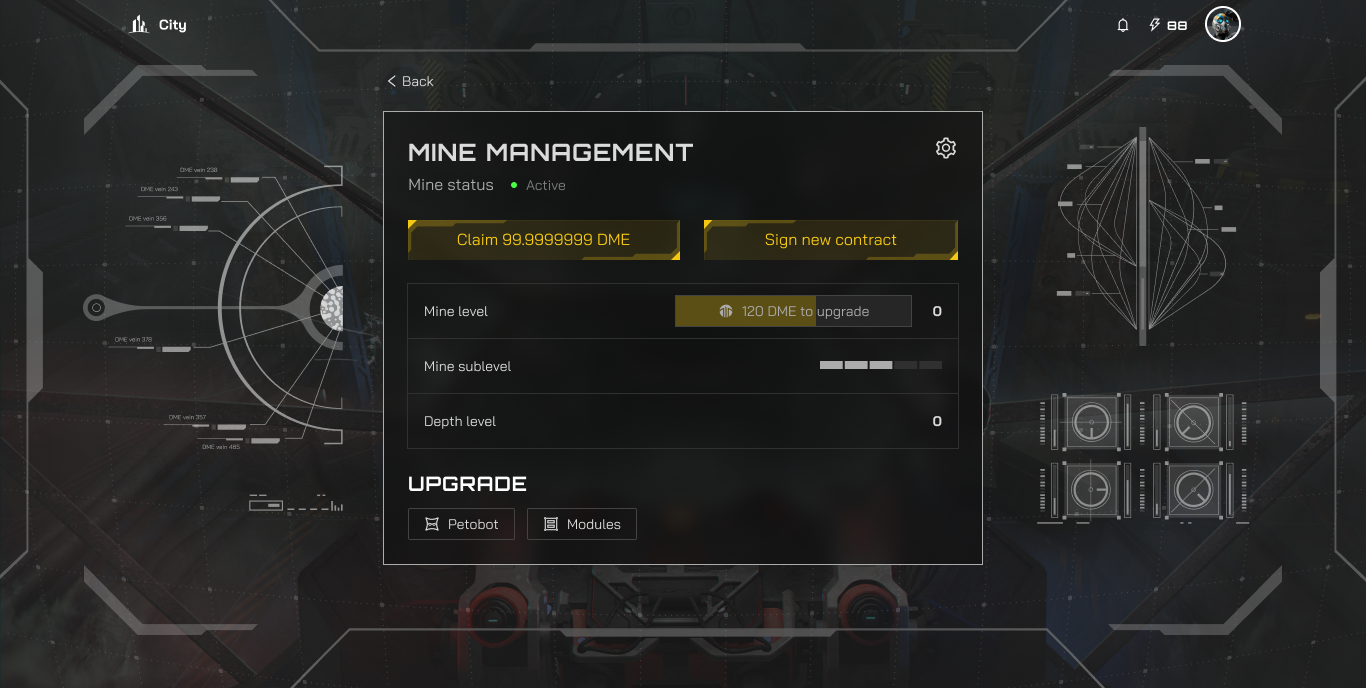Open the Modules upgrade
Screen dimensions: 1366x688
click(x=581, y=524)
